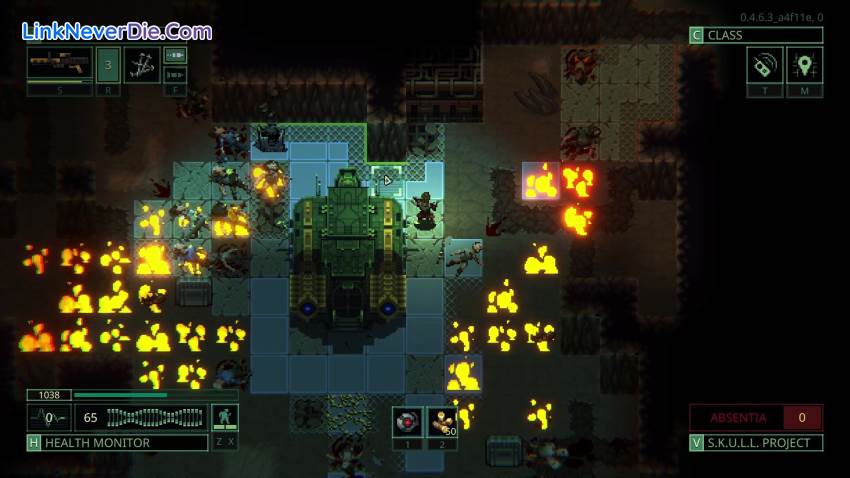Screen dimensions: 850x478
Task: Use the medkit in hotbar slot one
Action: click(x=406, y=421)
